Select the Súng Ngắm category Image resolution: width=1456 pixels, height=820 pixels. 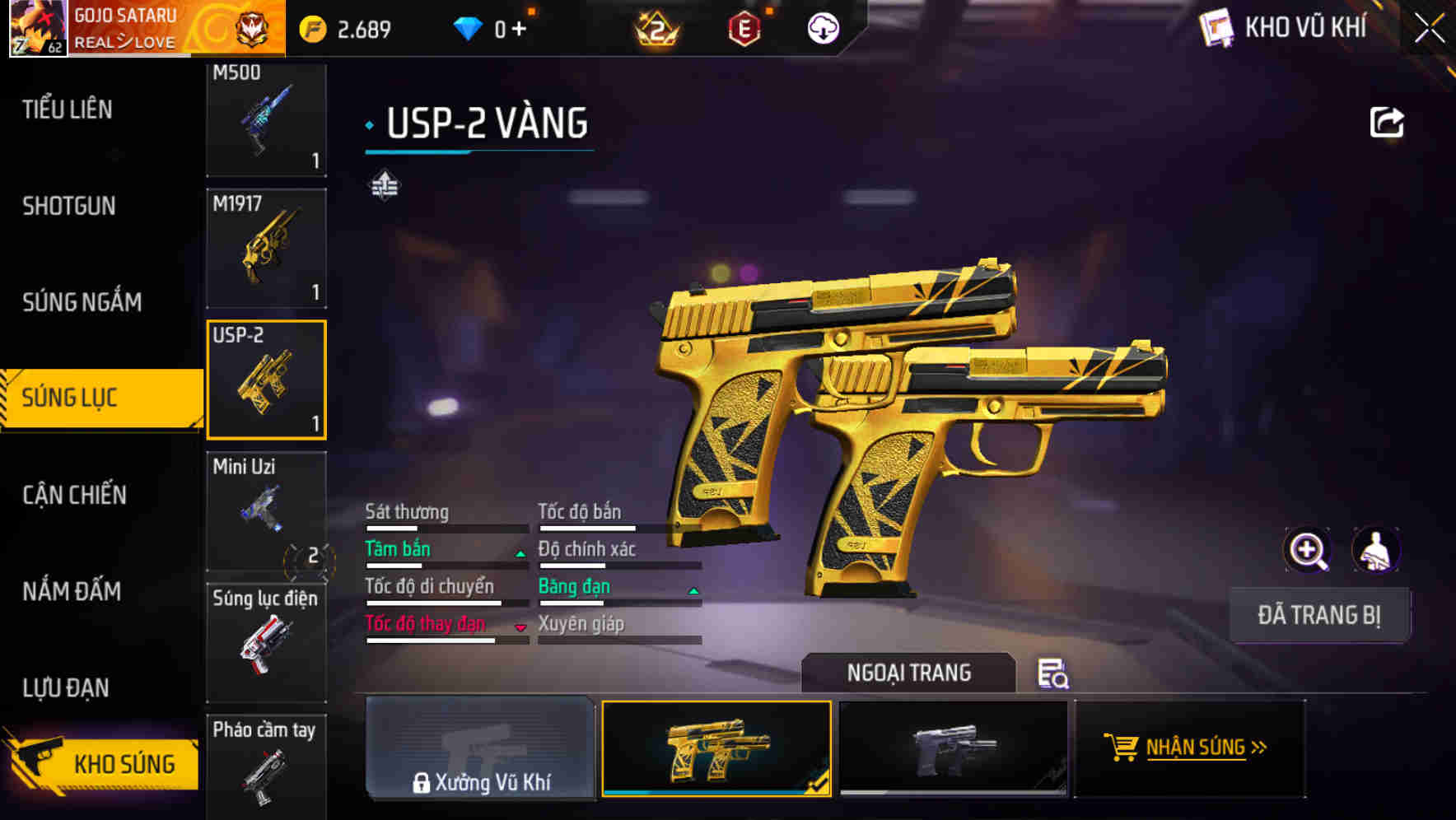(x=82, y=302)
